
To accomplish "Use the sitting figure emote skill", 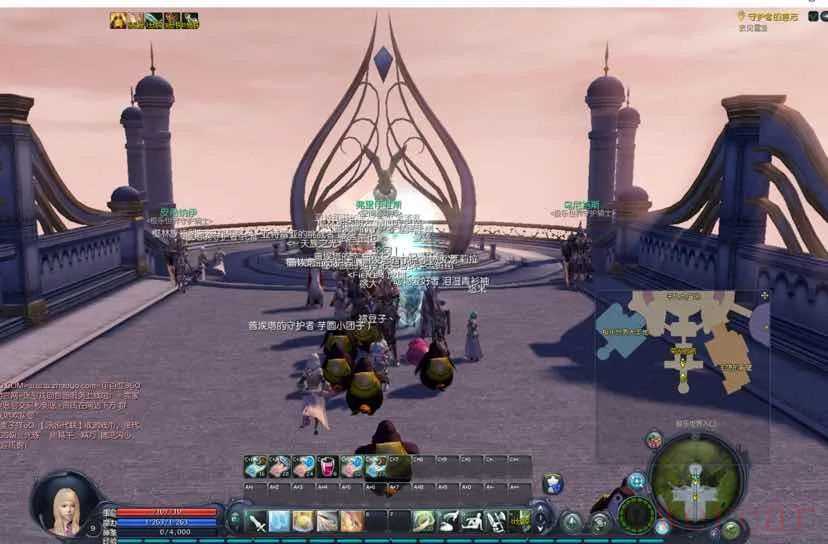I will tap(470, 521).
